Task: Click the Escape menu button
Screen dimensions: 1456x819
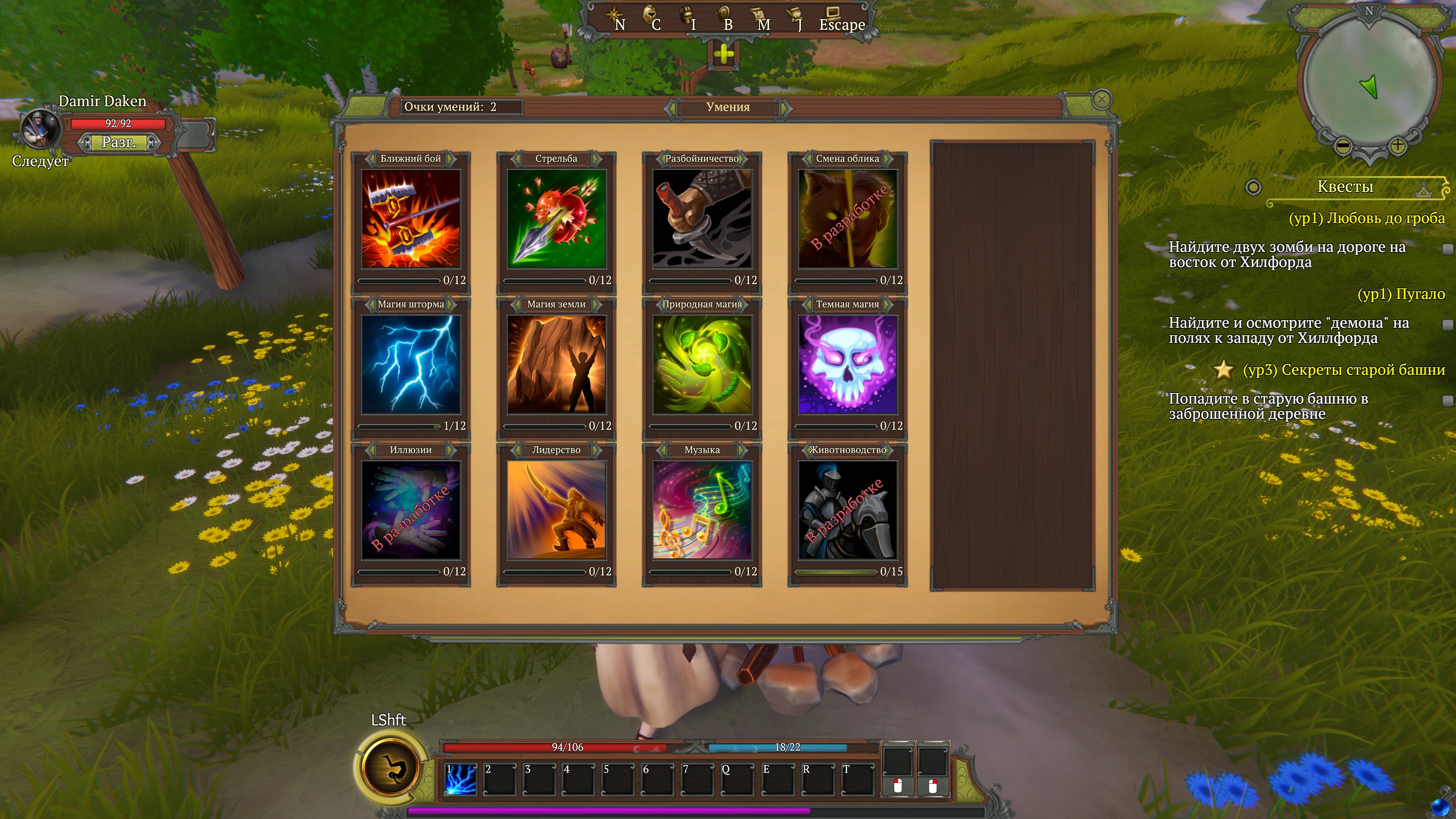Action: pyautogui.click(x=841, y=22)
